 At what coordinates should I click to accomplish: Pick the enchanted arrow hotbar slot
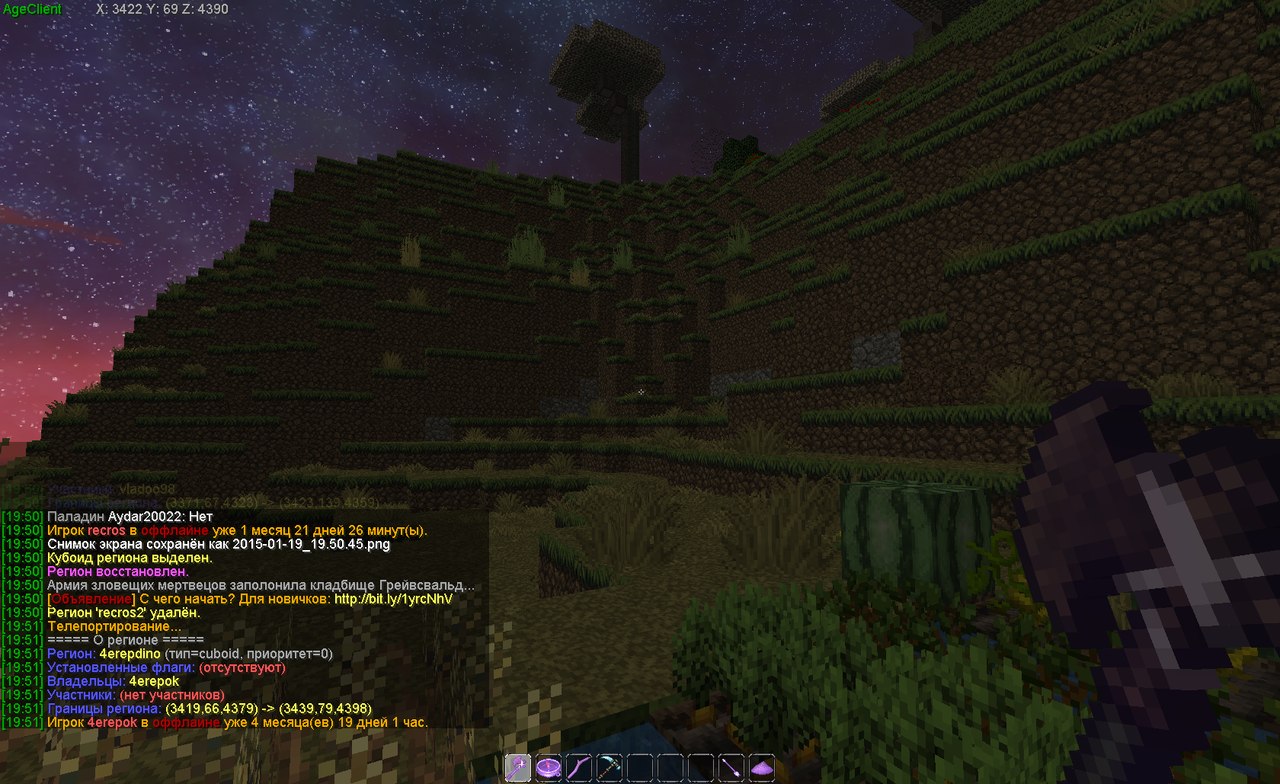pos(731,767)
